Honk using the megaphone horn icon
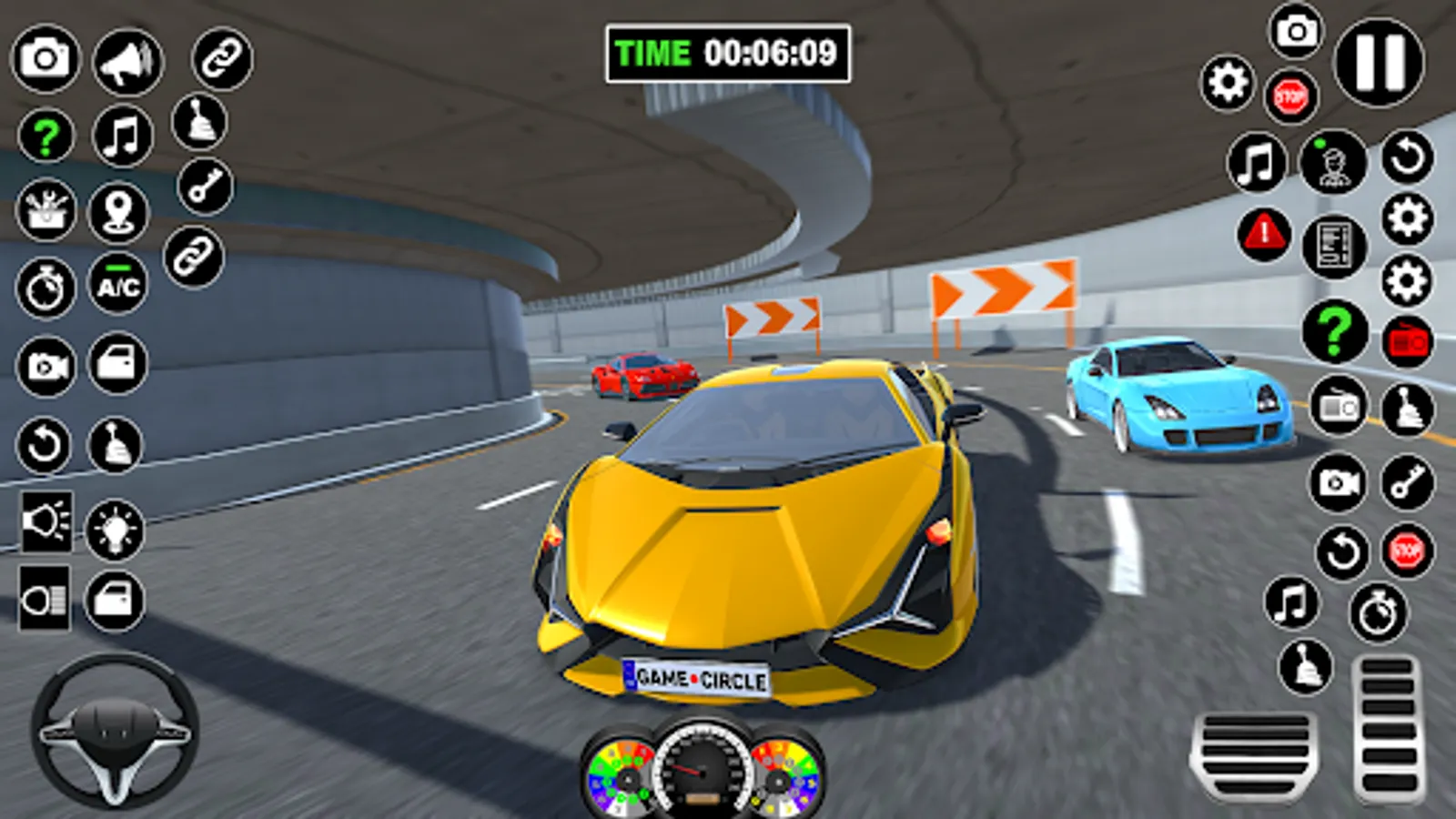Screen dimensions: 1456x819 tap(127, 62)
